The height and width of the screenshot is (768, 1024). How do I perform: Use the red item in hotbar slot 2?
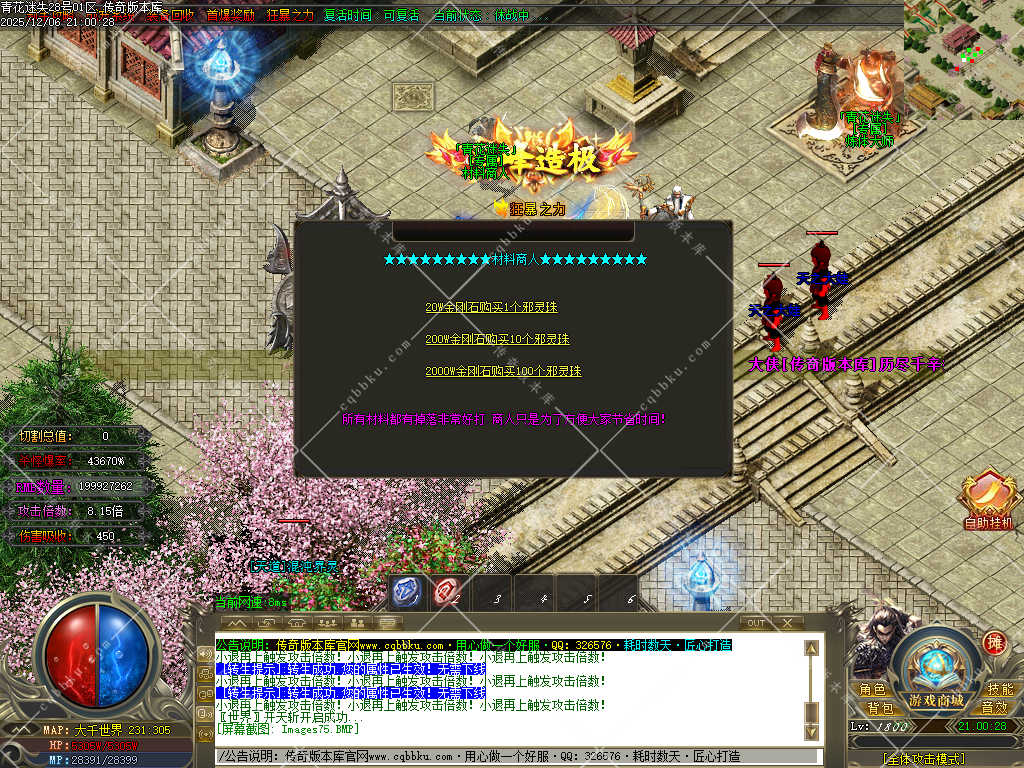pos(448,592)
